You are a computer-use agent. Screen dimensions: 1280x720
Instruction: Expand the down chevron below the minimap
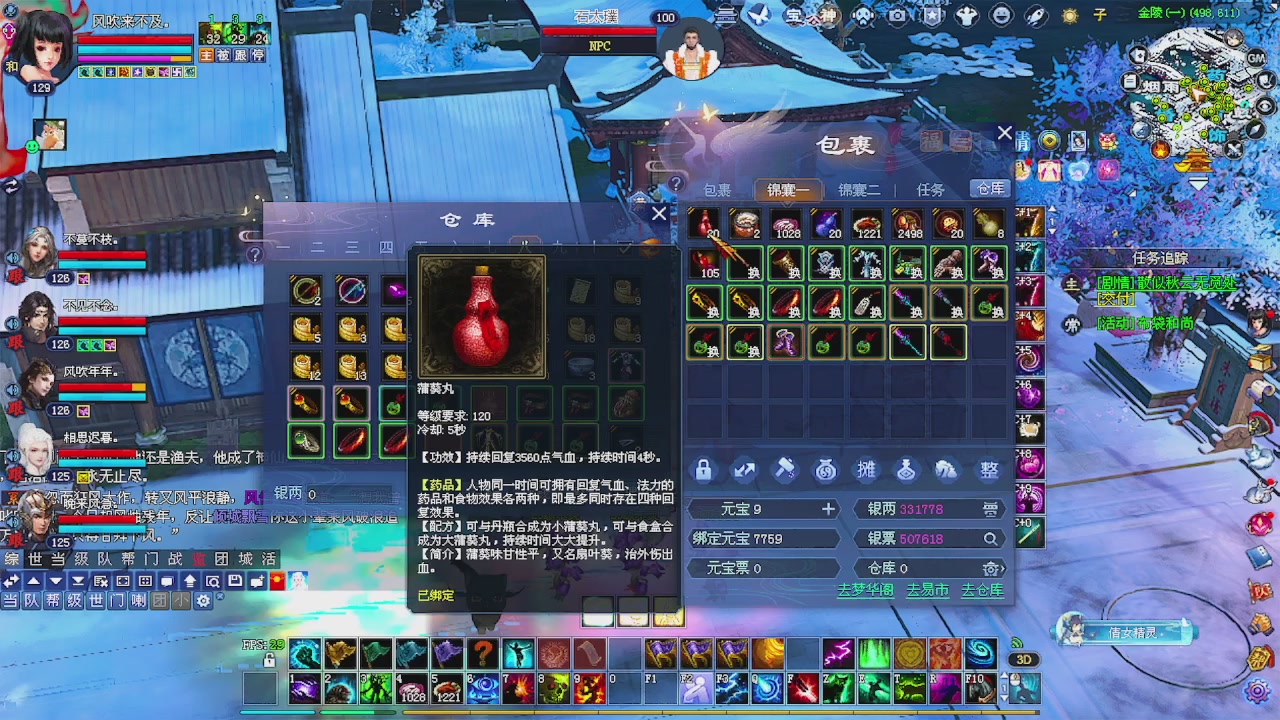pos(1197,182)
